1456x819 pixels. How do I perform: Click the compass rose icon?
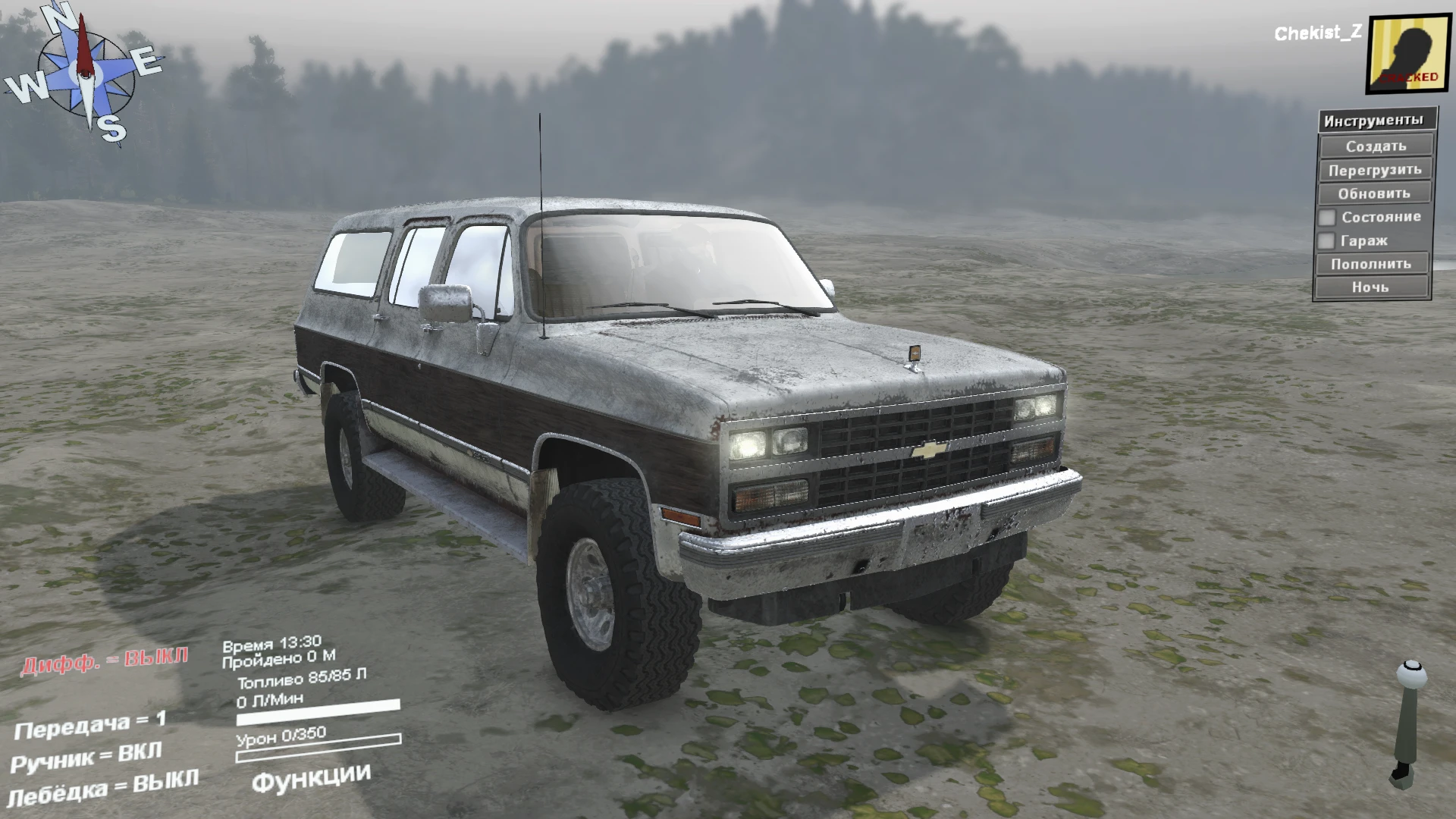pos(83,76)
